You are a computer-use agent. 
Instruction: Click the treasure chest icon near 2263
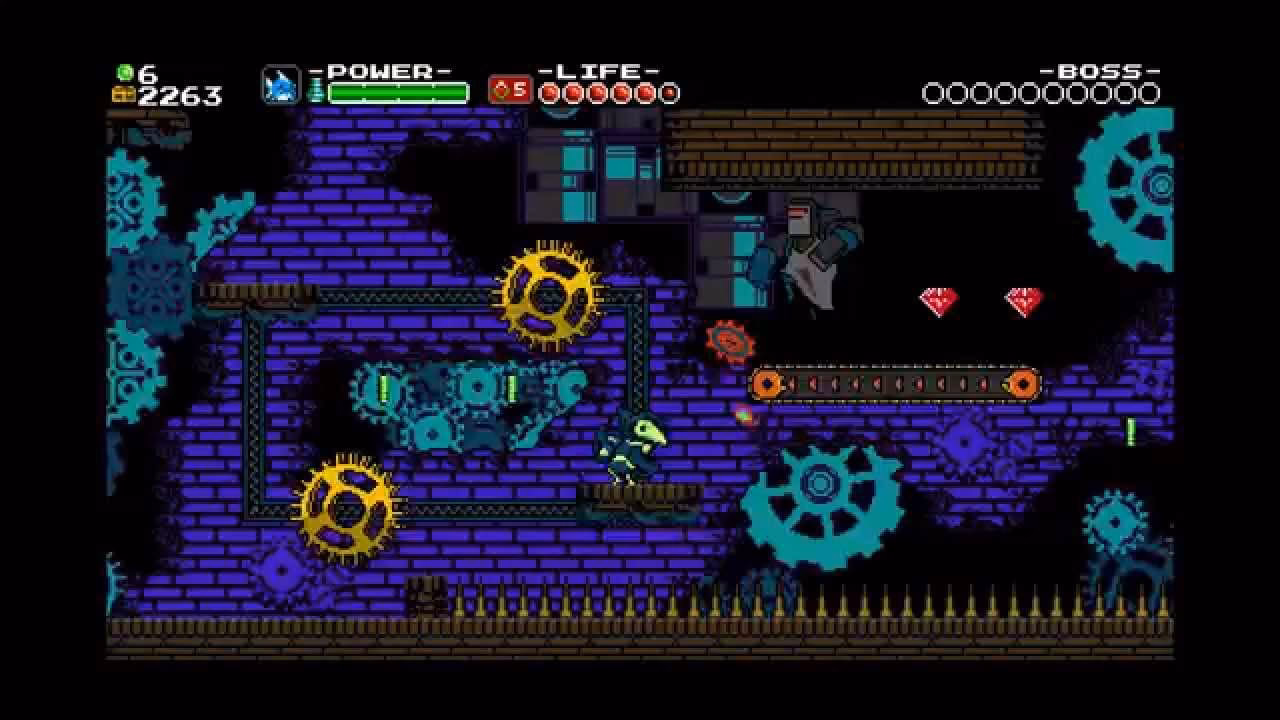click(124, 95)
